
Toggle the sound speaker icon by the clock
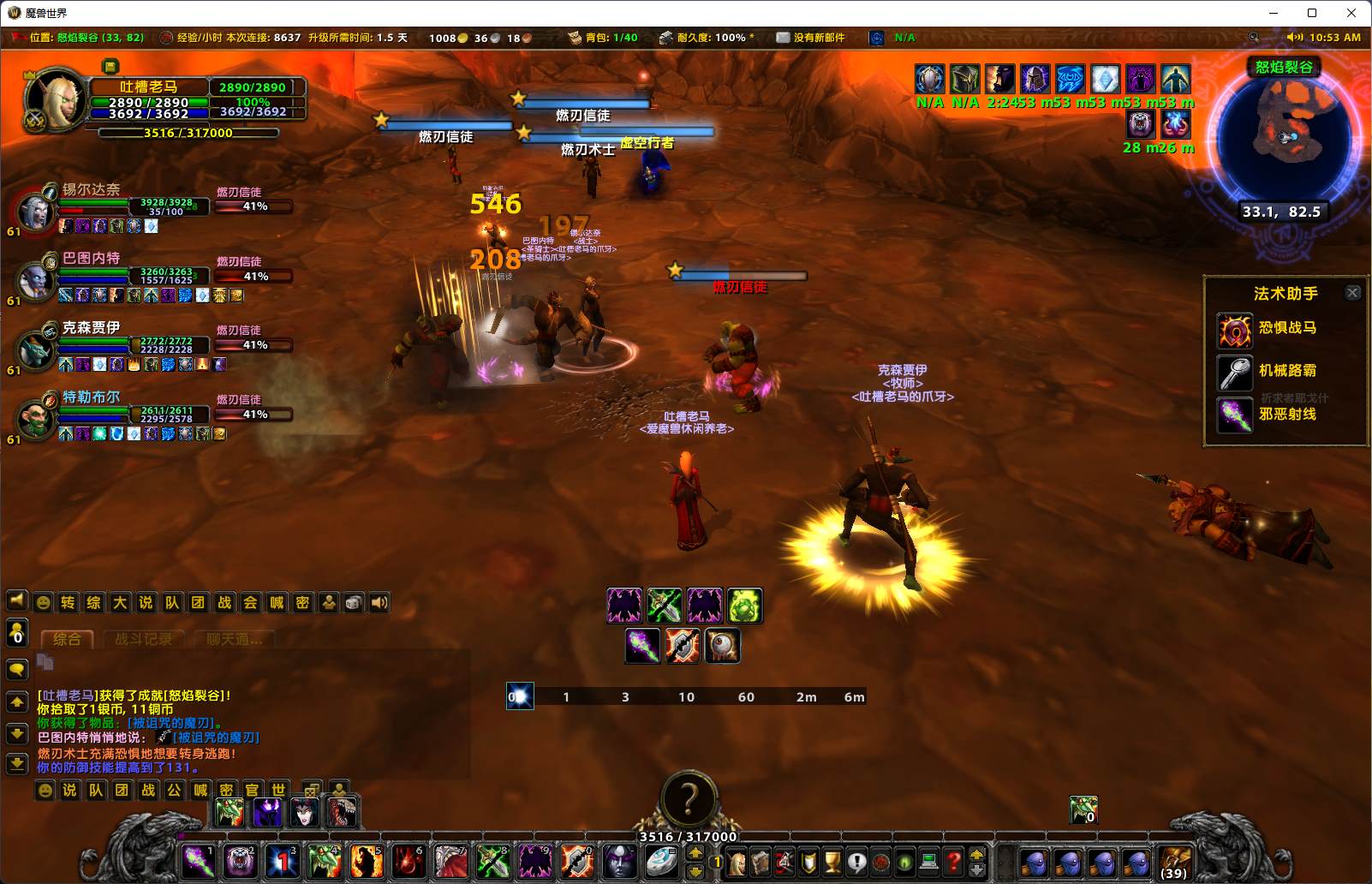[x=1294, y=38]
